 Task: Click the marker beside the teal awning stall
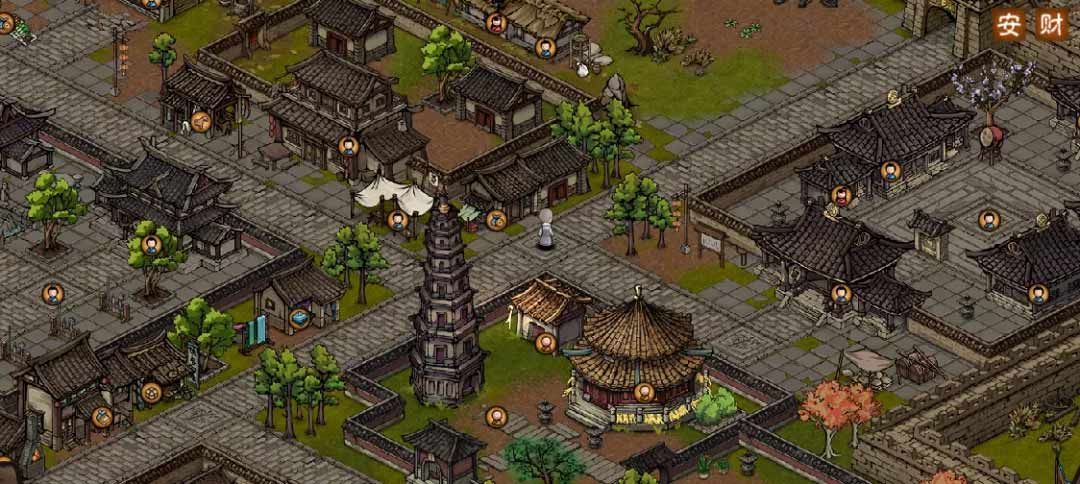click(496, 220)
